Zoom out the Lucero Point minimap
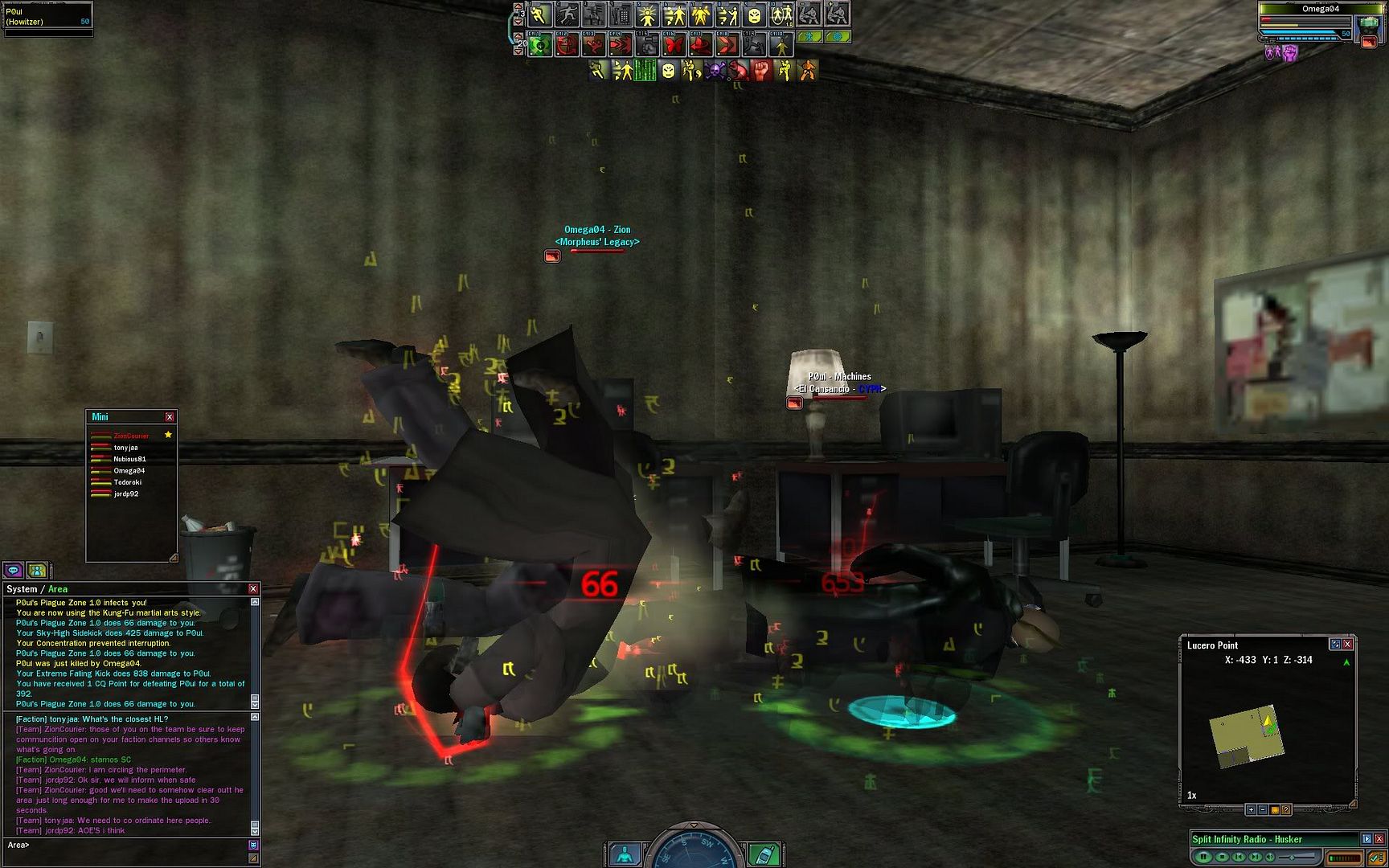Image resolution: width=1389 pixels, height=868 pixels. click(x=1263, y=809)
